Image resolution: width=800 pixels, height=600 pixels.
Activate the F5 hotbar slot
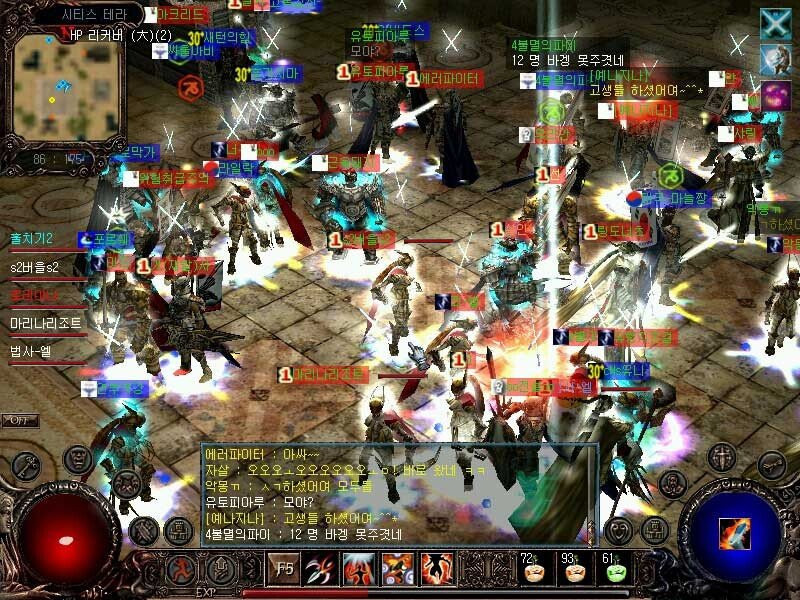coord(285,571)
